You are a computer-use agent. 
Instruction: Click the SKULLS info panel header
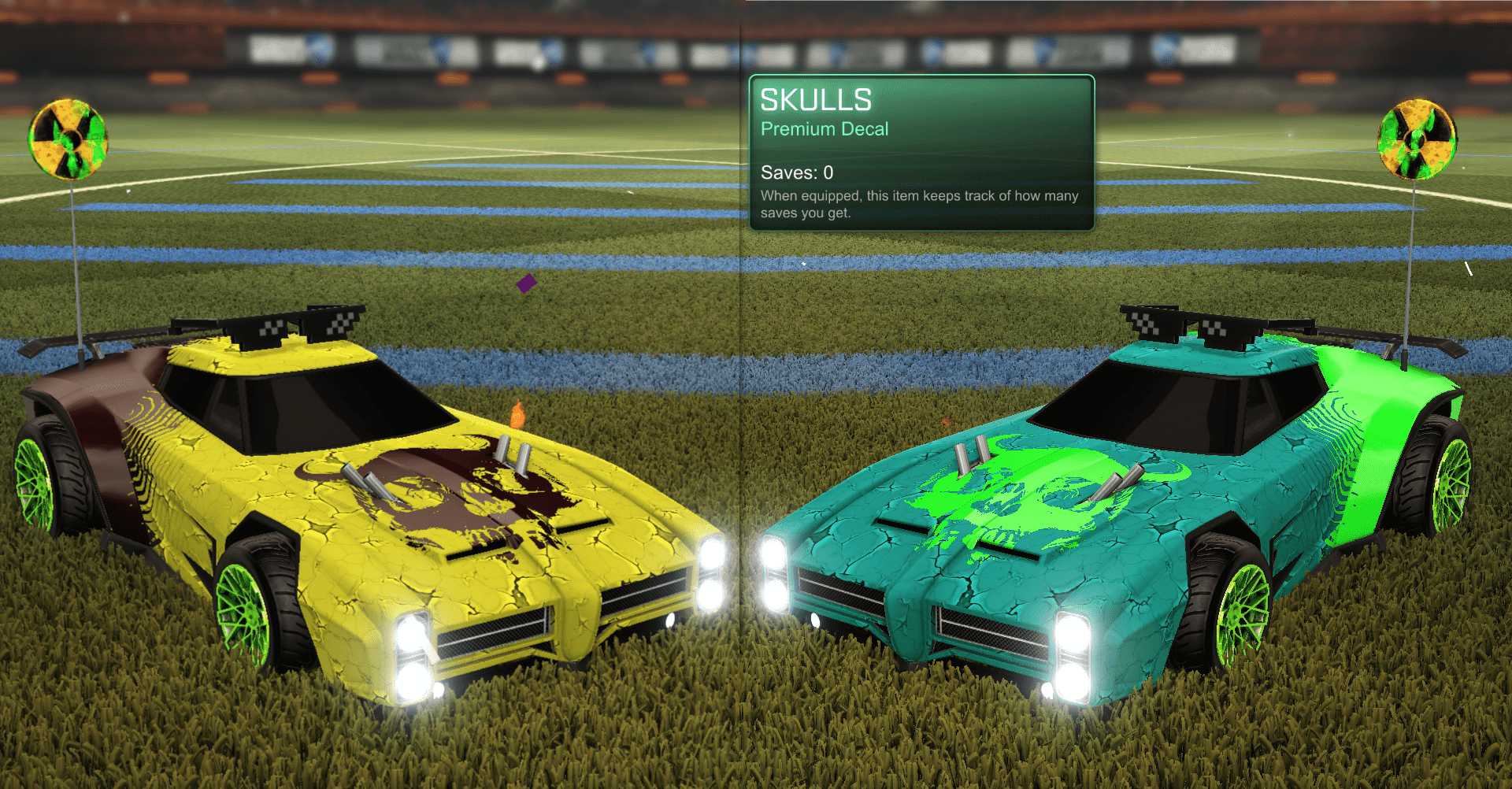[816, 100]
